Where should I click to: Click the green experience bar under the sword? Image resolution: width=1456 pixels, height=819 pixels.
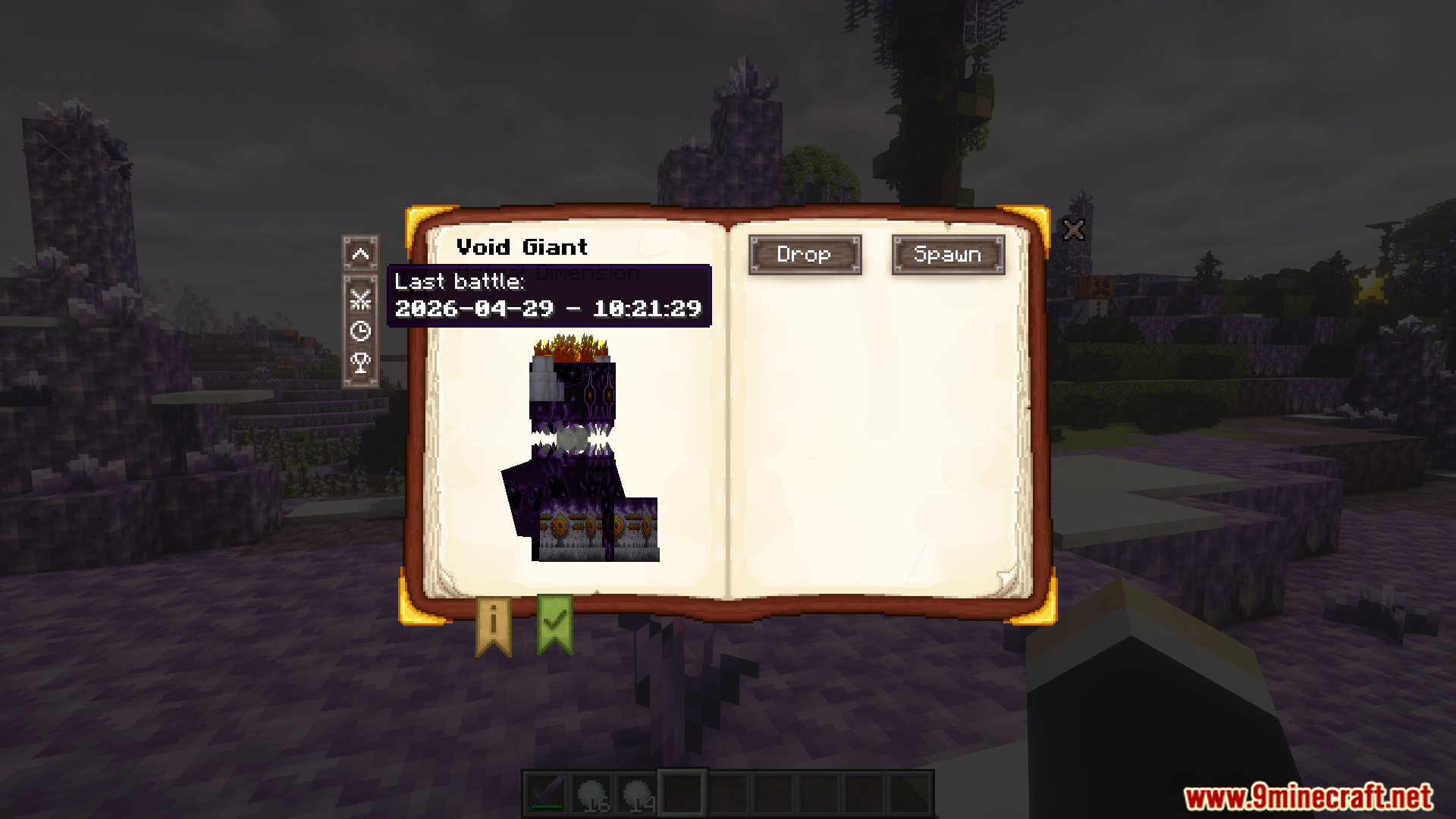[x=546, y=806]
